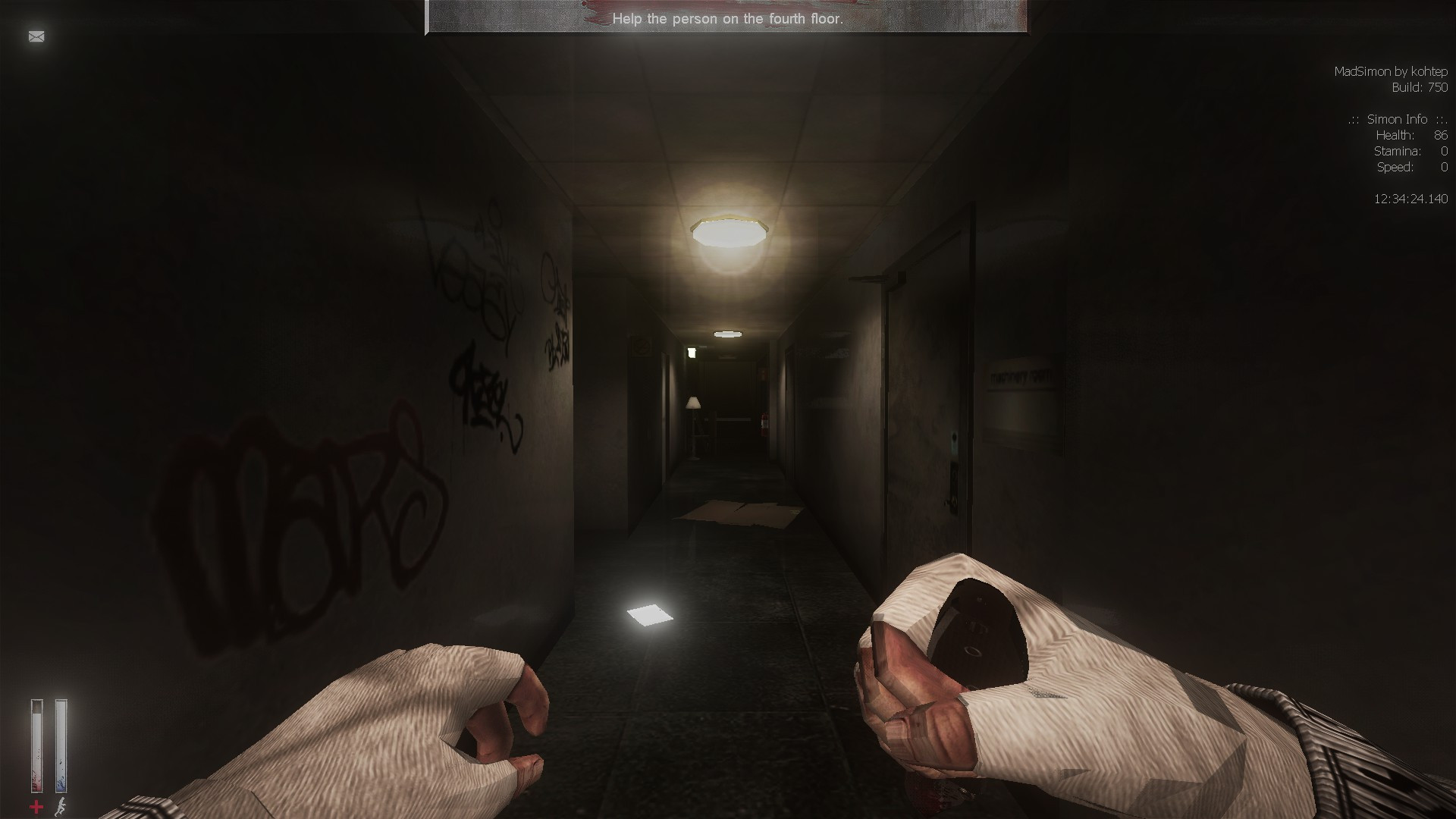Select the 'Simon Info' header label
The width and height of the screenshot is (1456, 819).
click(x=1396, y=119)
